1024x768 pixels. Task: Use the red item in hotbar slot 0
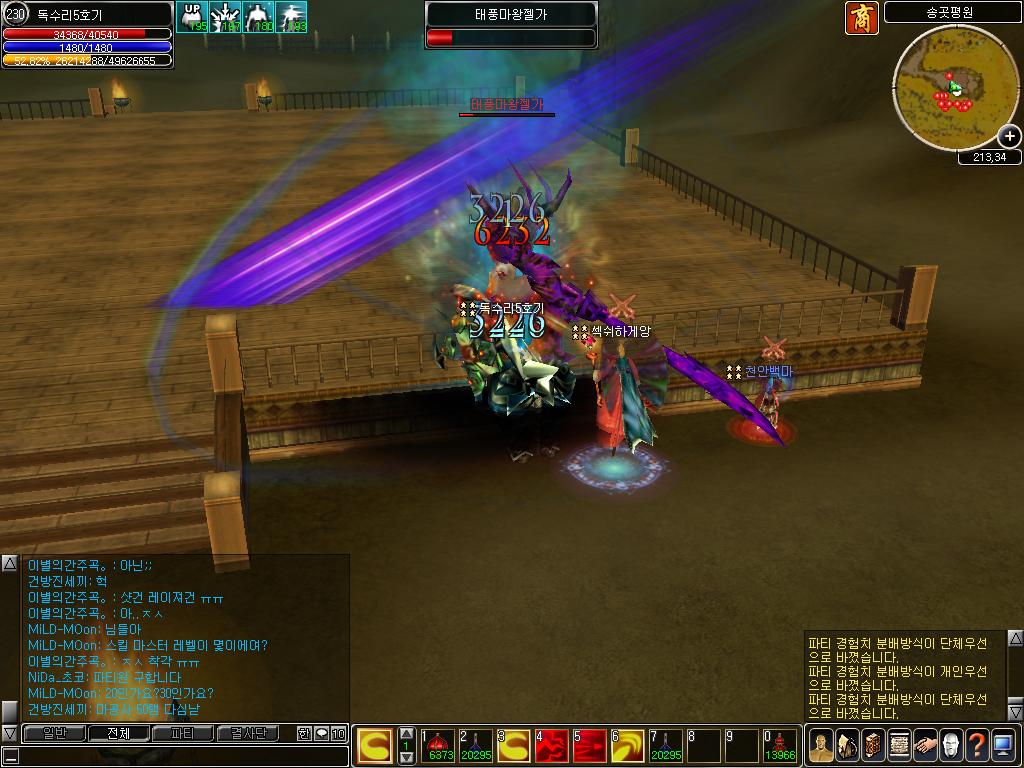coord(781,746)
